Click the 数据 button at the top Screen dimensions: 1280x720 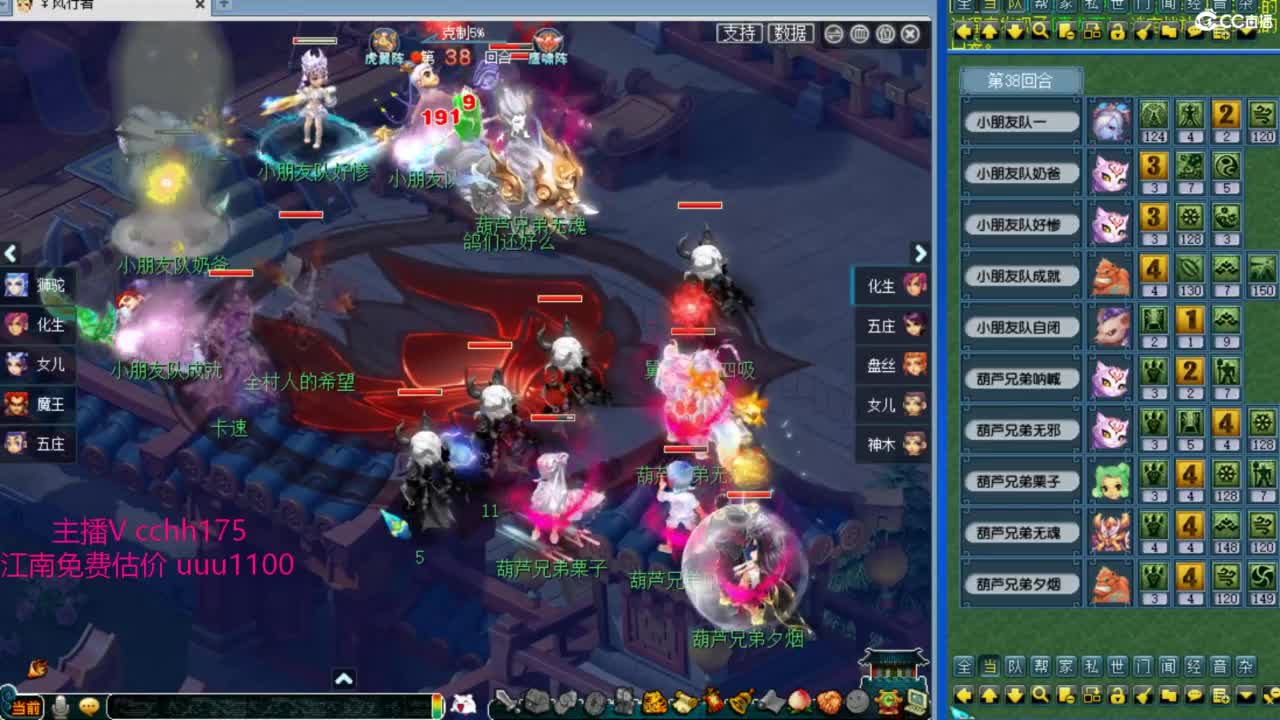tap(791, 33)
